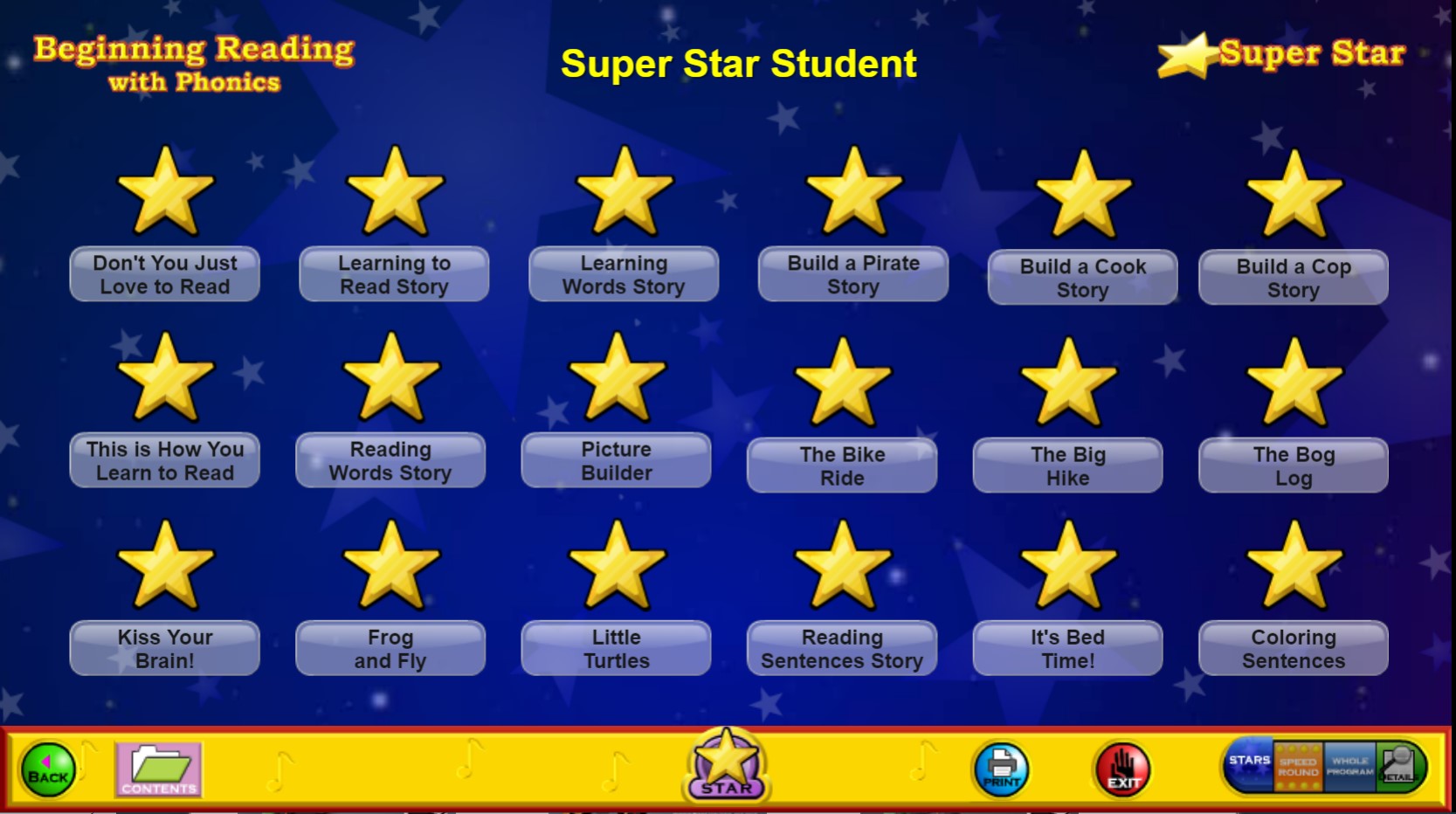Image resolution: width=1456 pixels, height=814 pixels.
Task: Go back with the green Back button
Action: 48,769
